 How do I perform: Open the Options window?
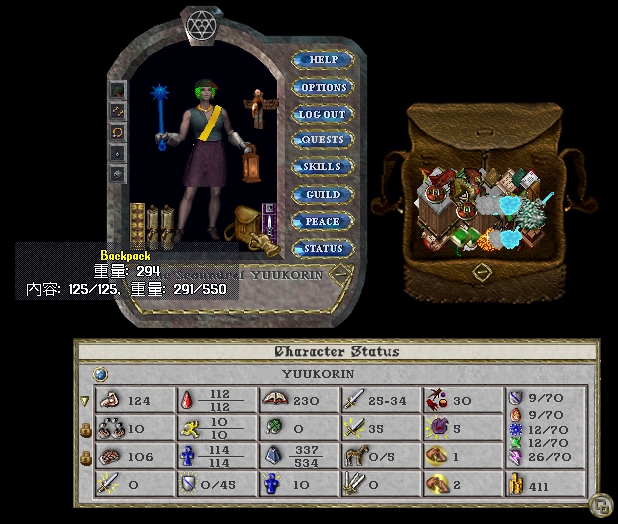[323, 87]
